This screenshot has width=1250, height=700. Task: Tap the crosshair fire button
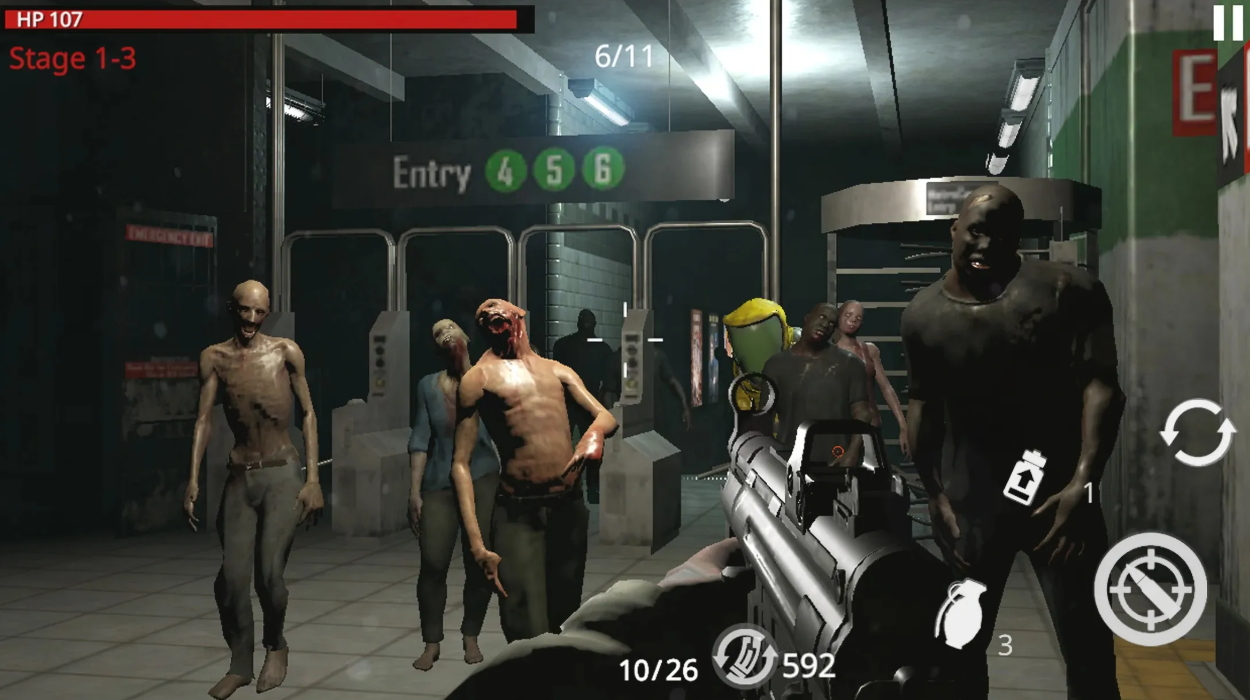pos(1150,588)
